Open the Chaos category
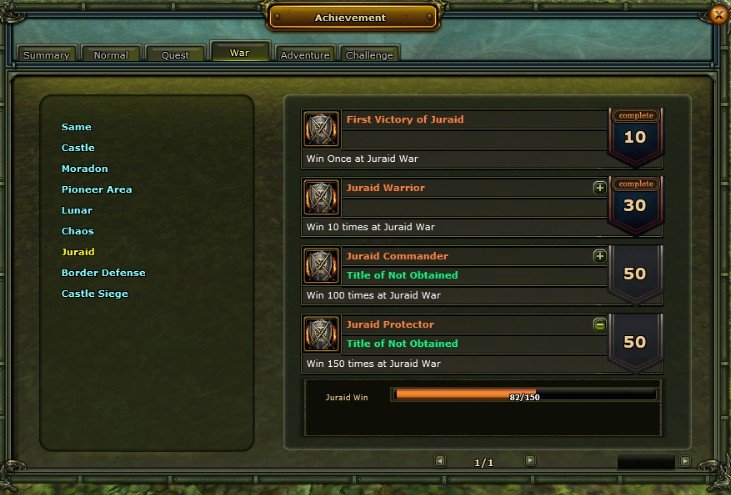This screenshot has width=731, height=495. point(77,232)
